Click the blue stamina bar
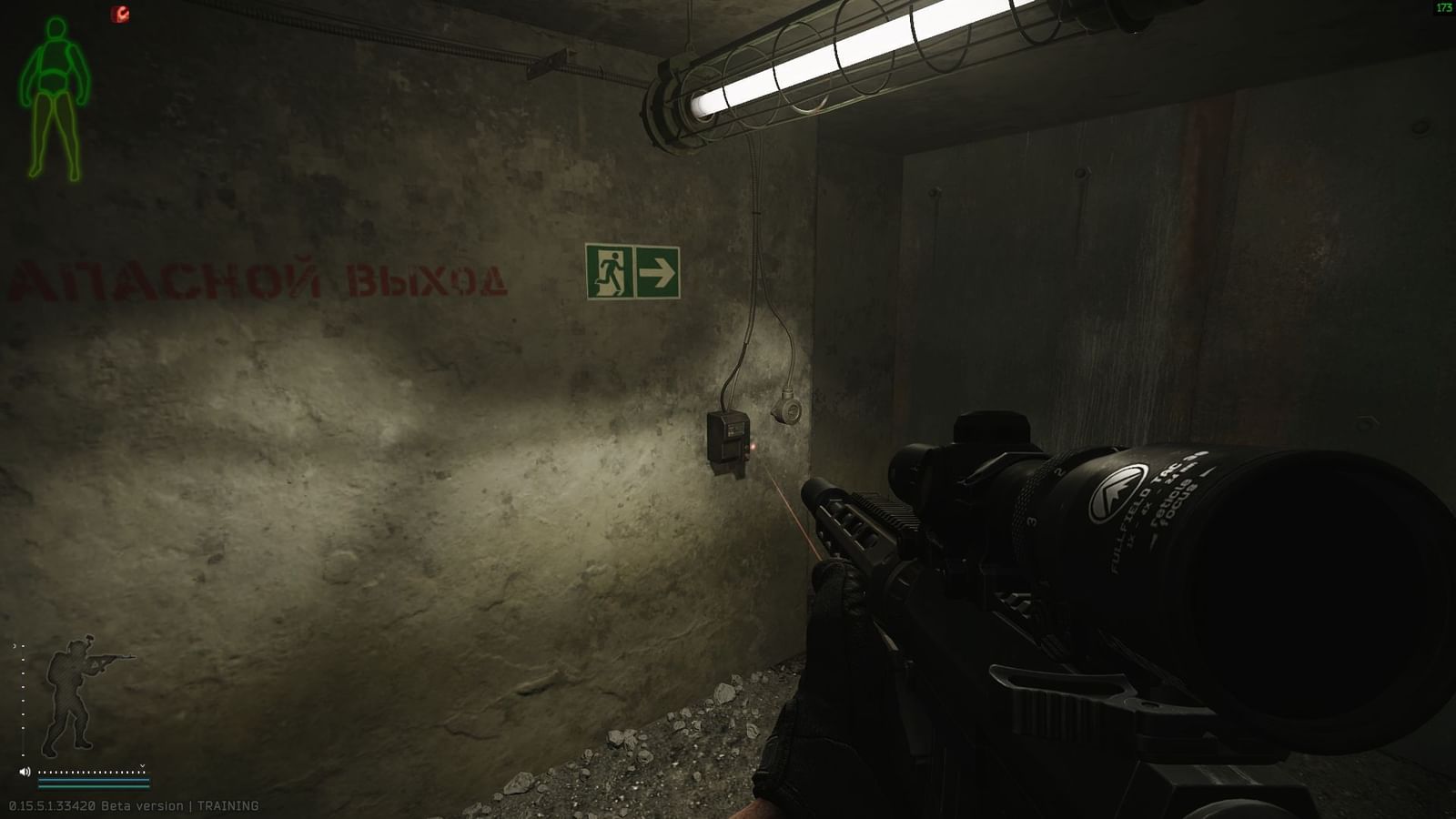Viewport: 1456px width, 819px height. point(91,780)
